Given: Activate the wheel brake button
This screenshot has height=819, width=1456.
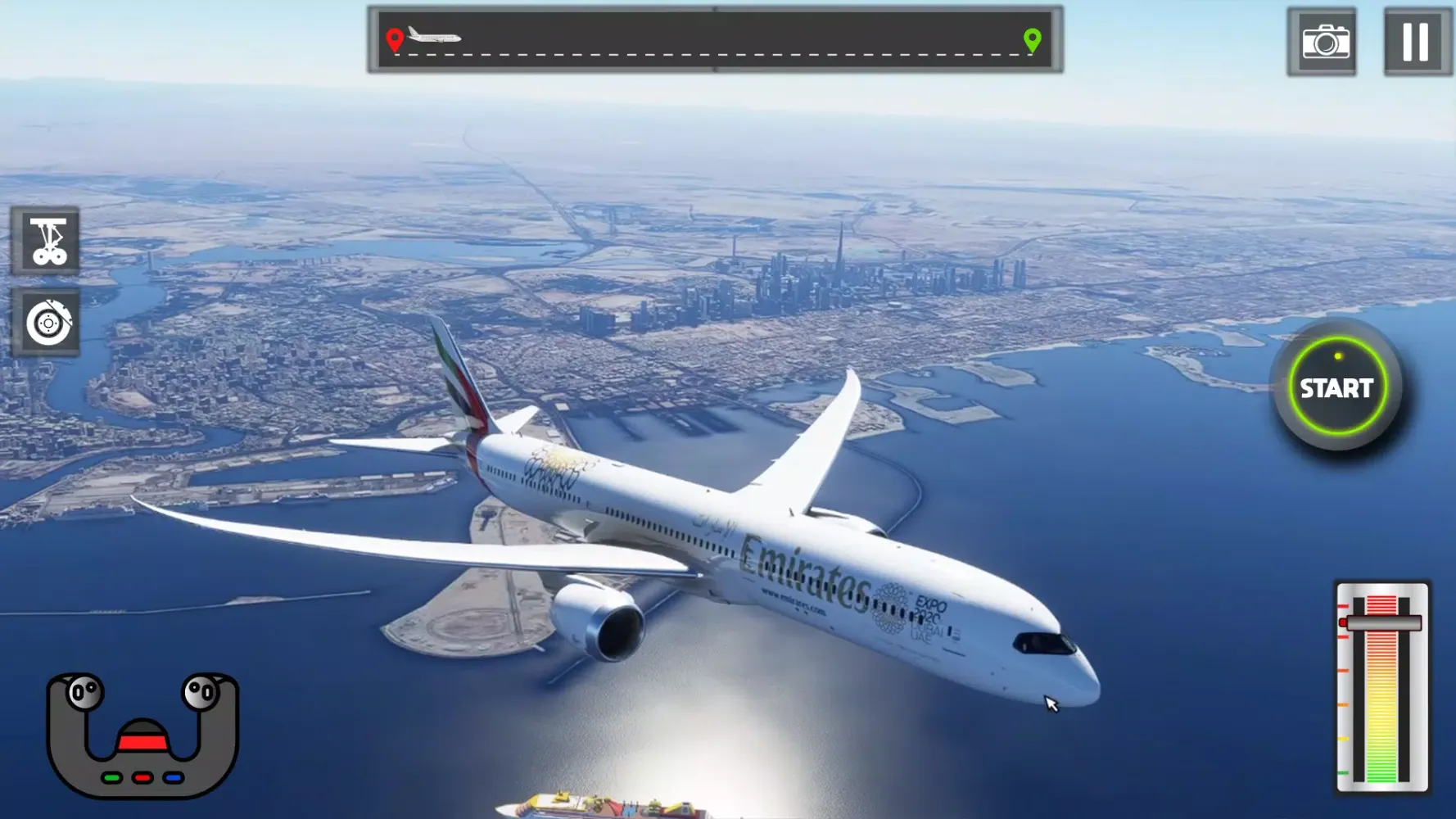Looking at the screenshot, I should tap(47, 323).
